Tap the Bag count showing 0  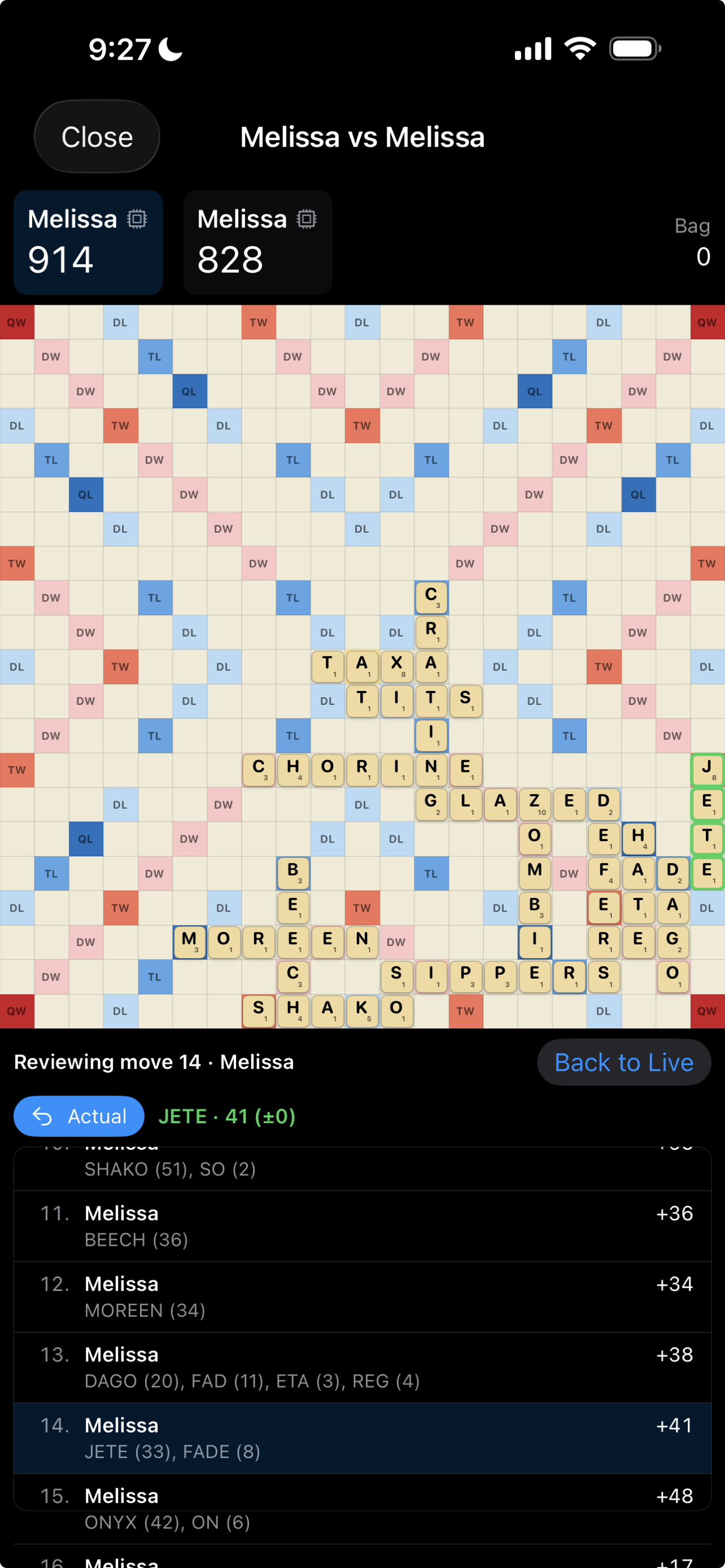tap(703, 256)
